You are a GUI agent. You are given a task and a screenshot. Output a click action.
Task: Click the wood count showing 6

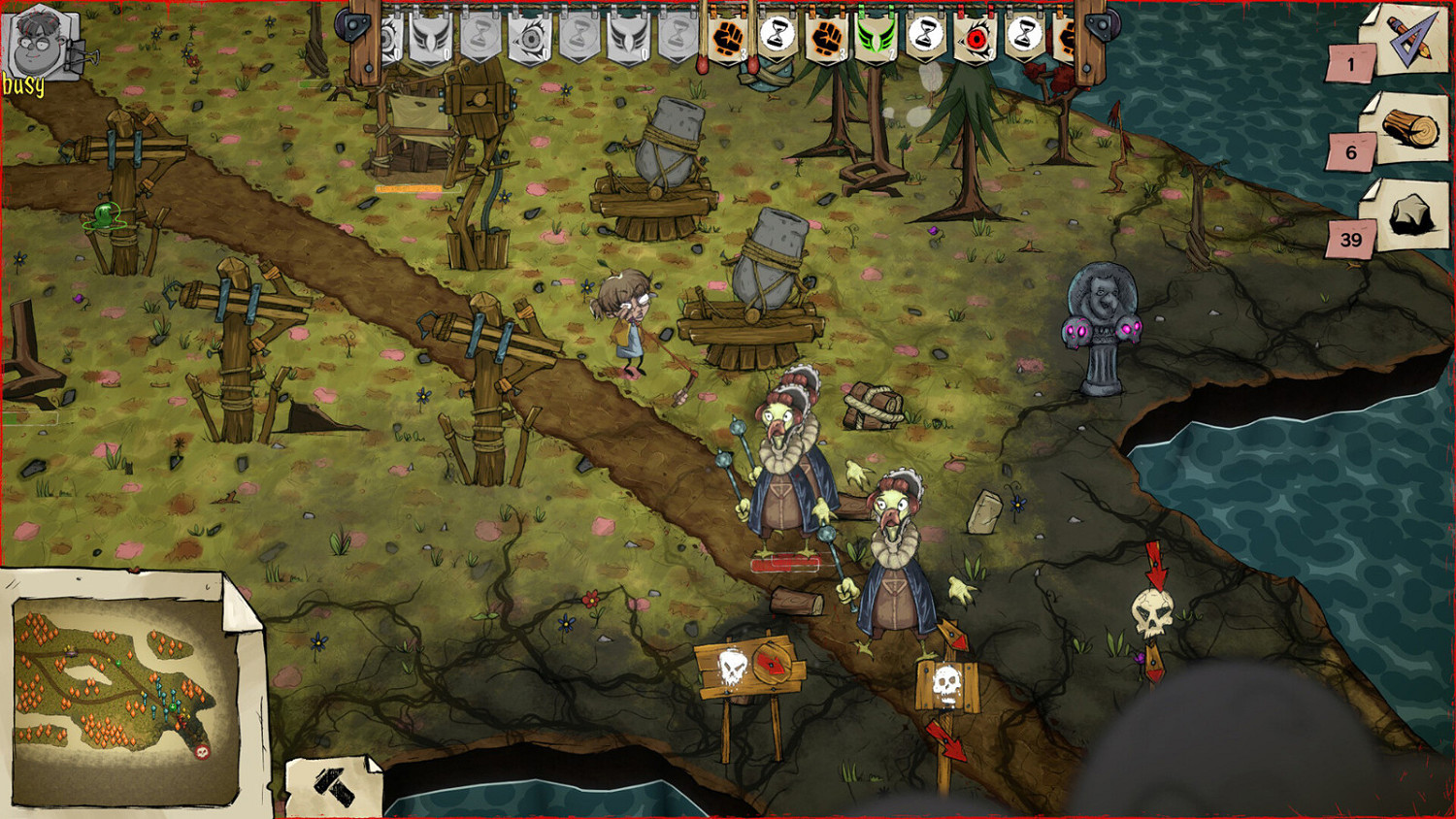[x=1349, y=153]
